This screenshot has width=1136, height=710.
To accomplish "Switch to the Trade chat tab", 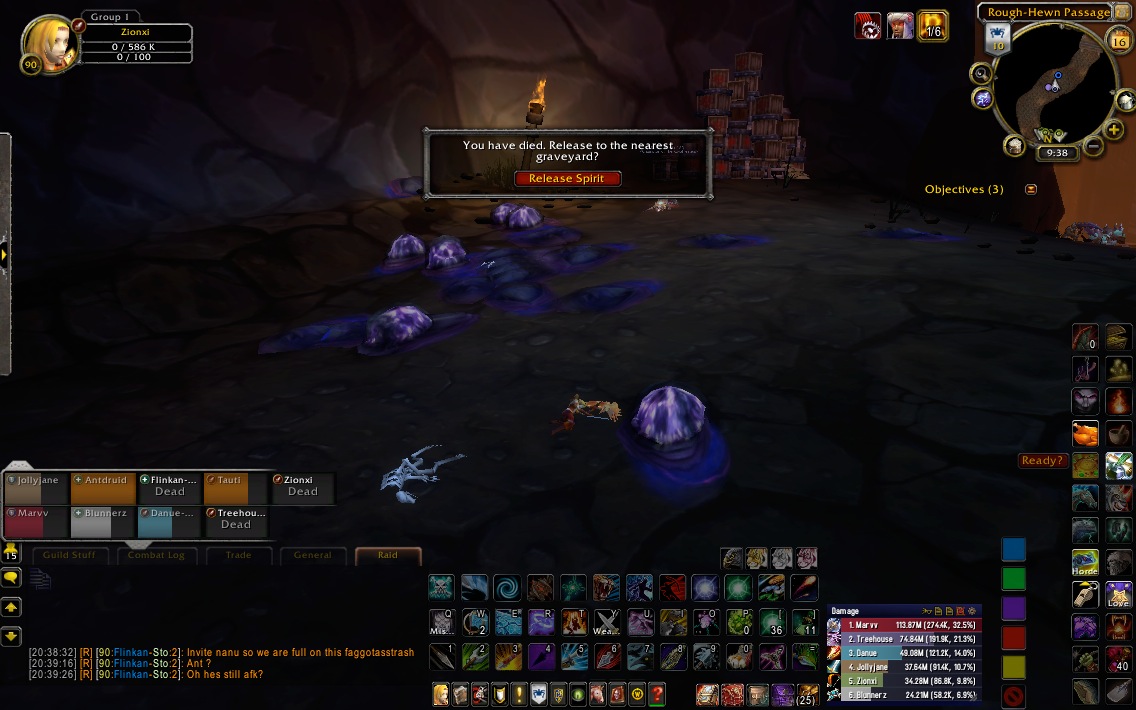I will click(238, 555).
